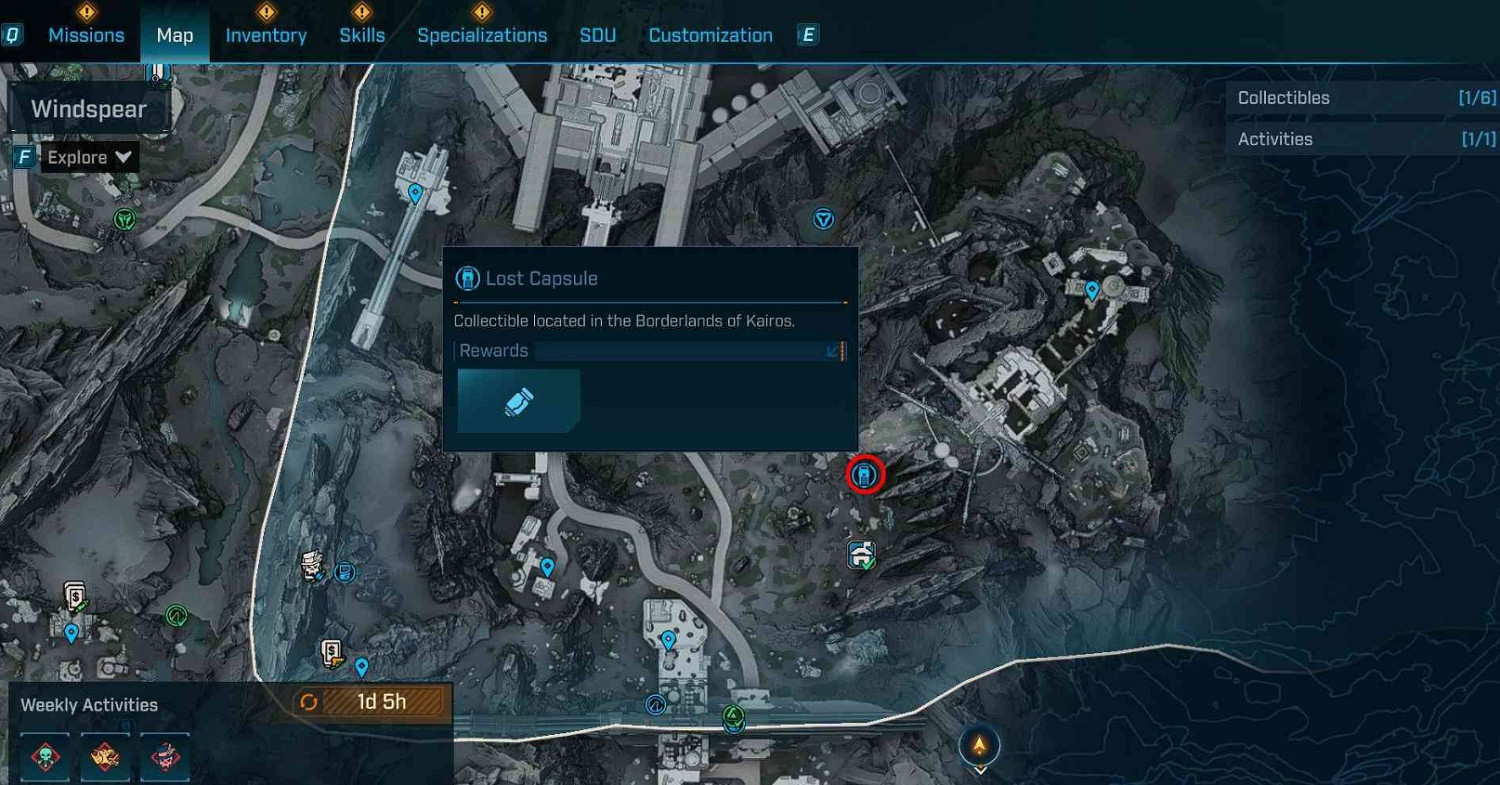Expand the Collectibles 1/6 entry
This screenshot has width=1500, height=785.
(x=1362, y=98)
